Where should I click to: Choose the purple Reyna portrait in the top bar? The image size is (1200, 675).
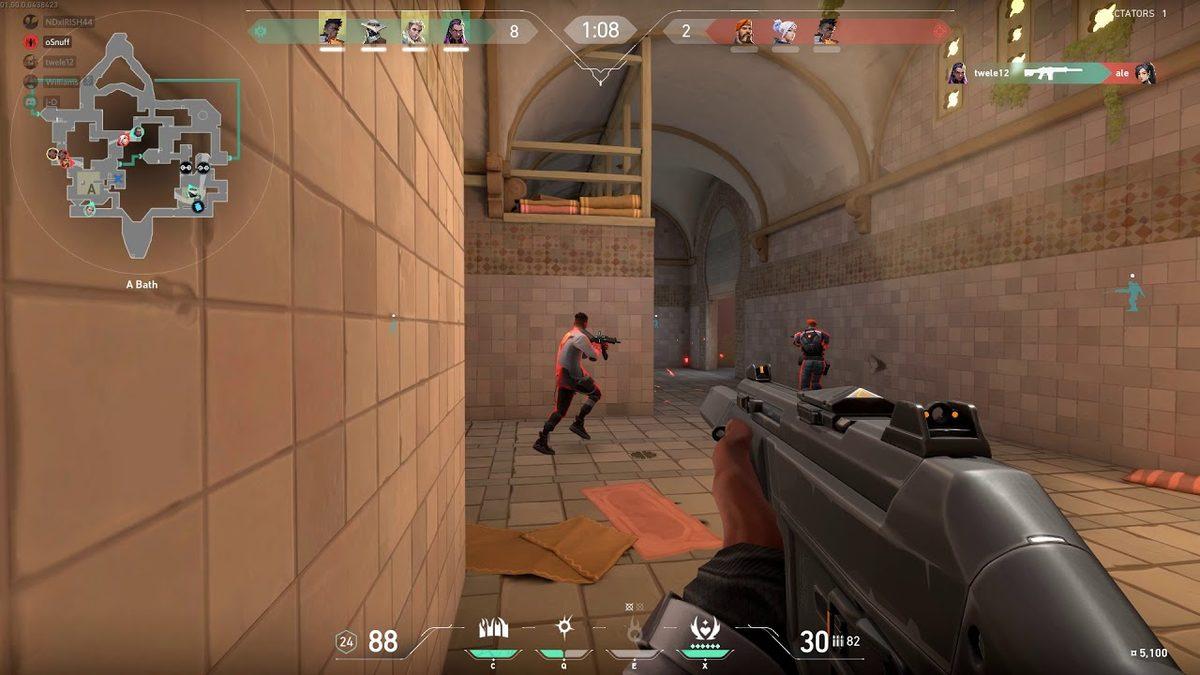[456, 32]
